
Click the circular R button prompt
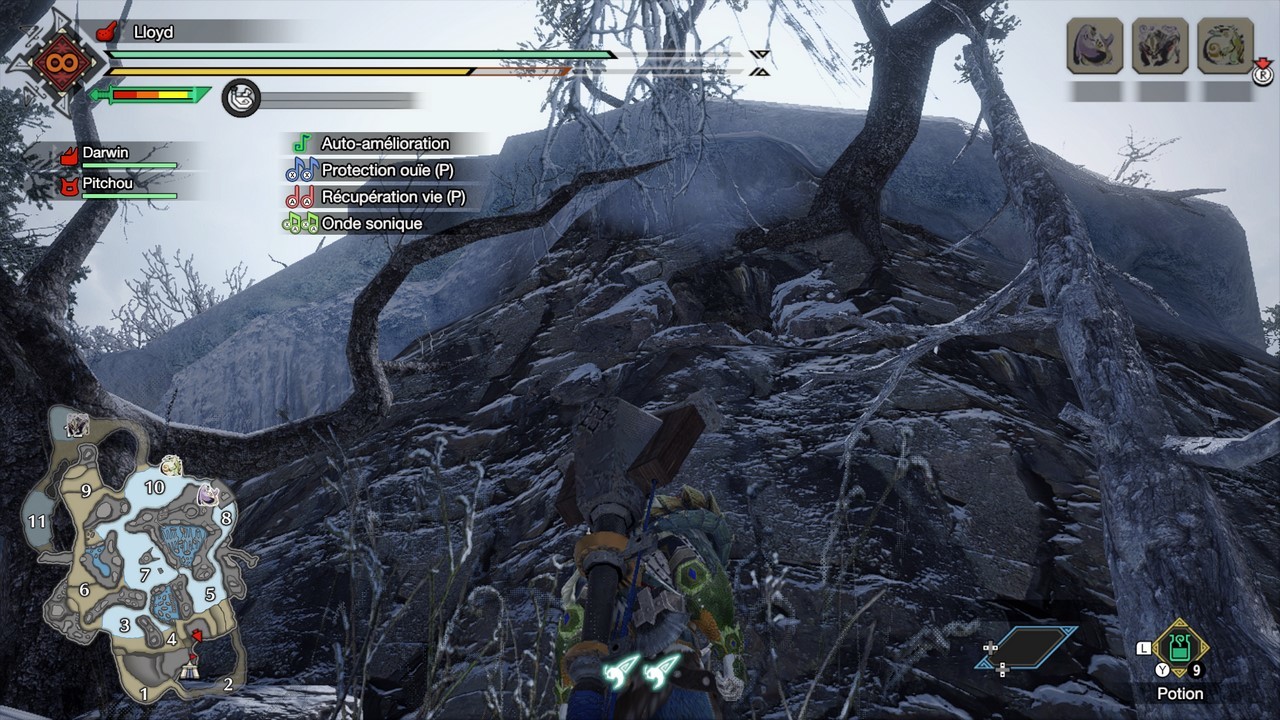click(1265, 76)
